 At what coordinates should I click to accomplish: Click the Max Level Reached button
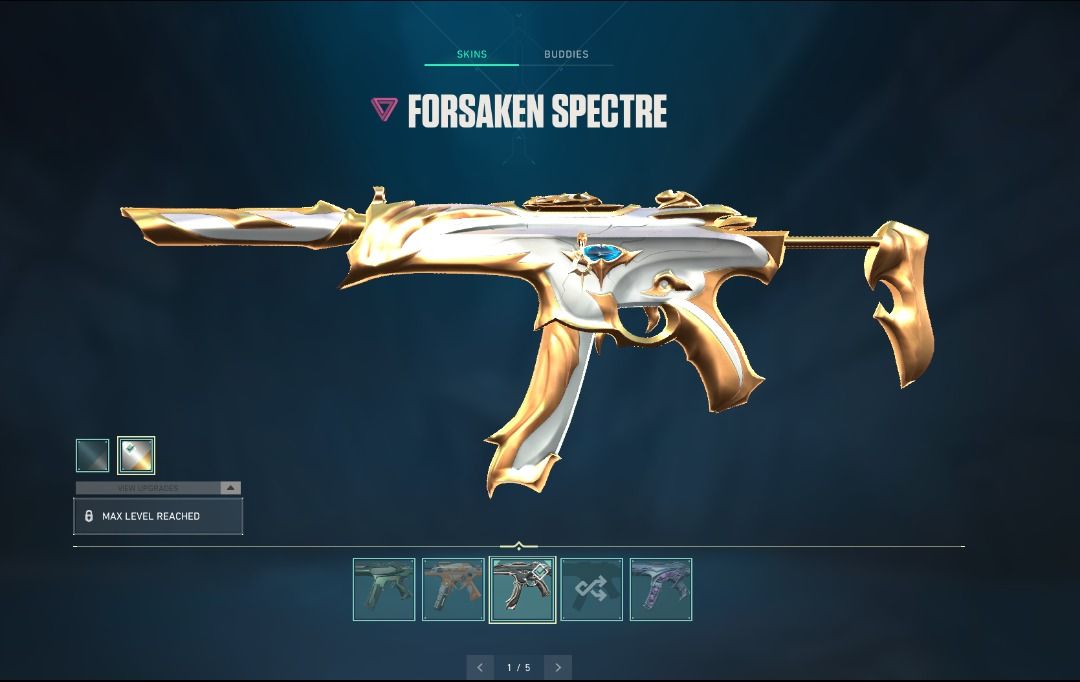click(158, 516)
